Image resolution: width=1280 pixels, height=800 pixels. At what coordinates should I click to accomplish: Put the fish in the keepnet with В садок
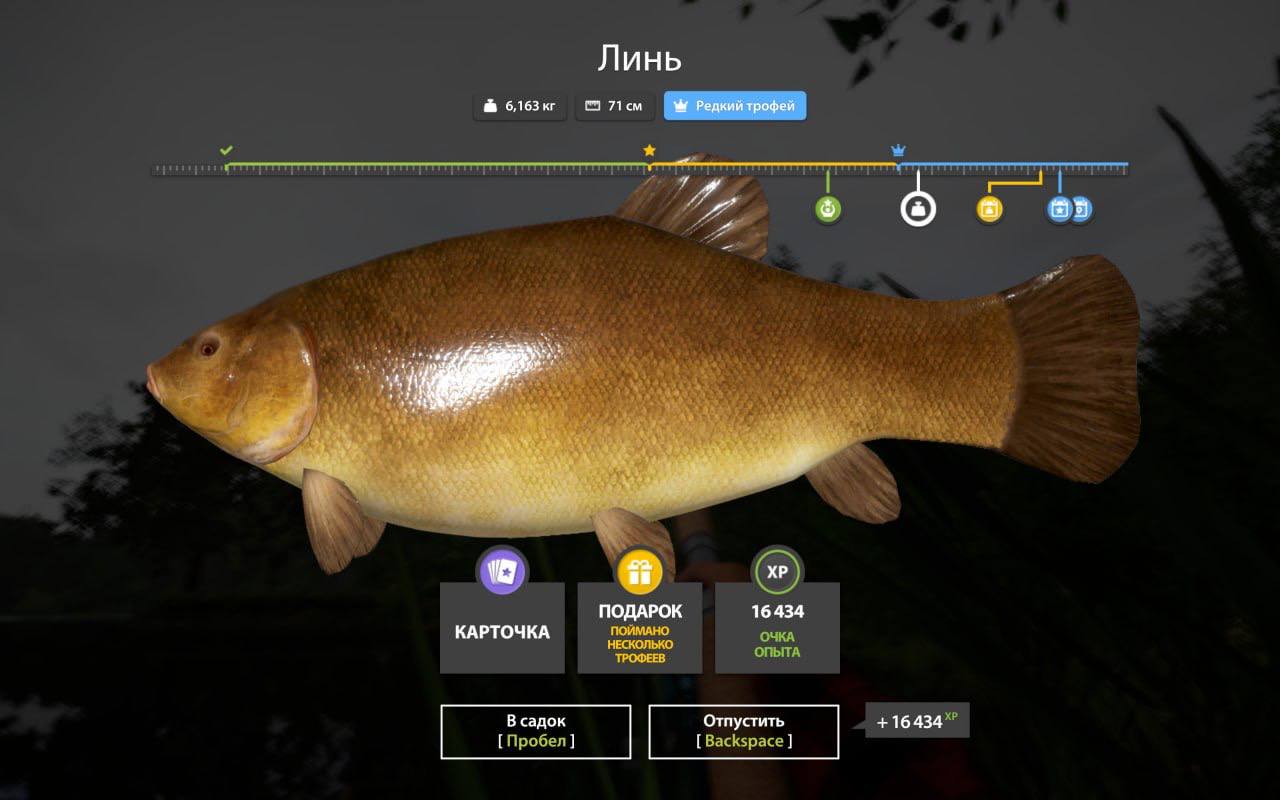click(x=535, y=731)
